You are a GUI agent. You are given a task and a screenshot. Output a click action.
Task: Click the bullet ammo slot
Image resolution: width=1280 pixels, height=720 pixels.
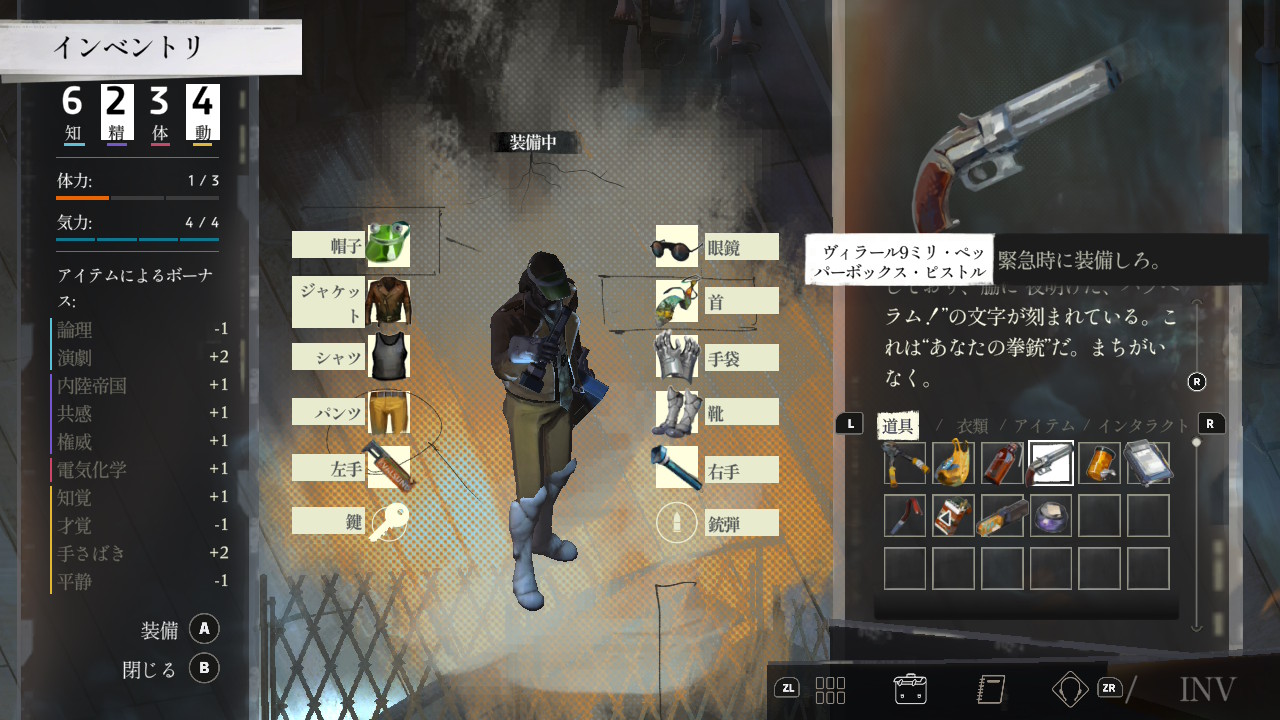(677, 522)
